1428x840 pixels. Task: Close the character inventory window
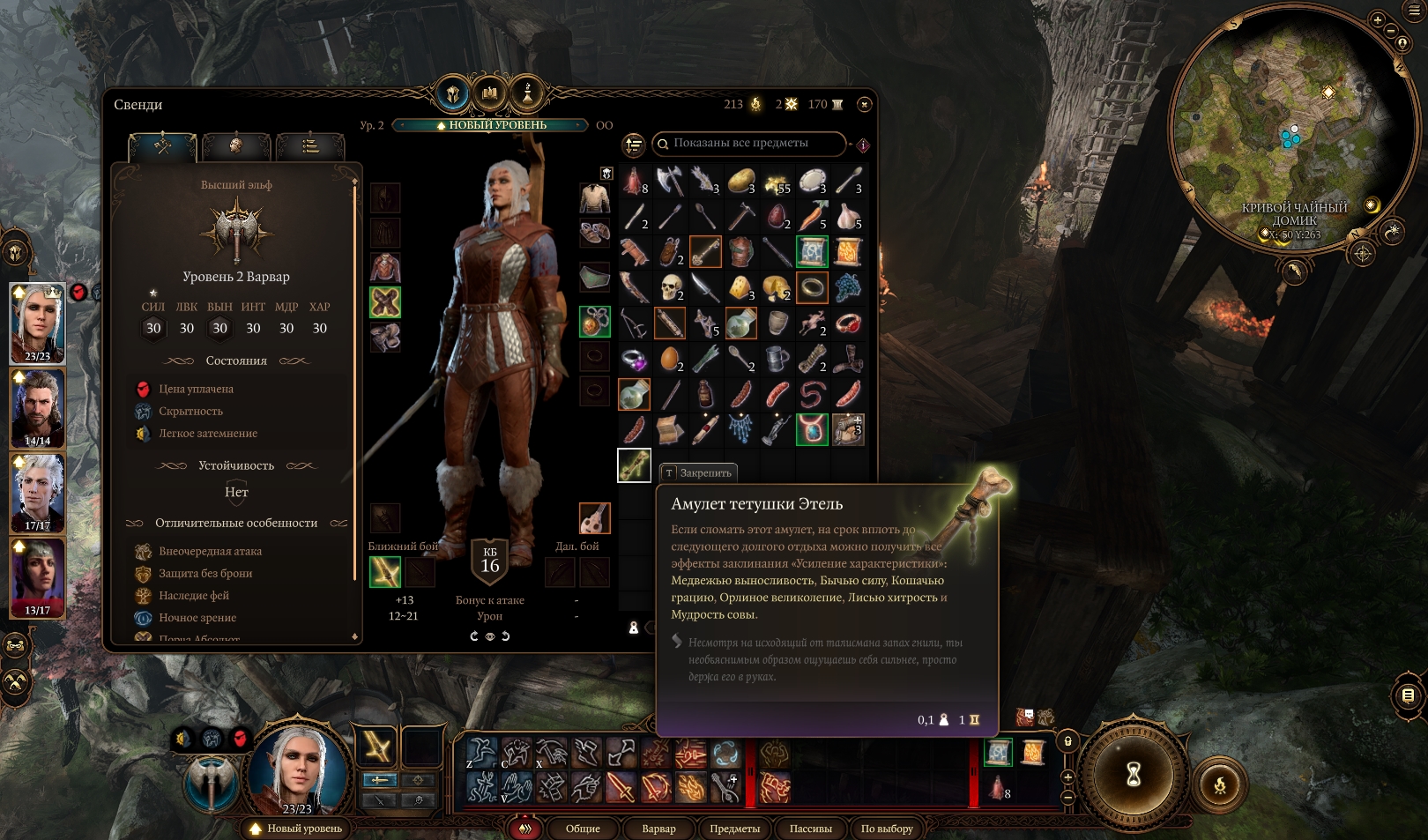865,104
